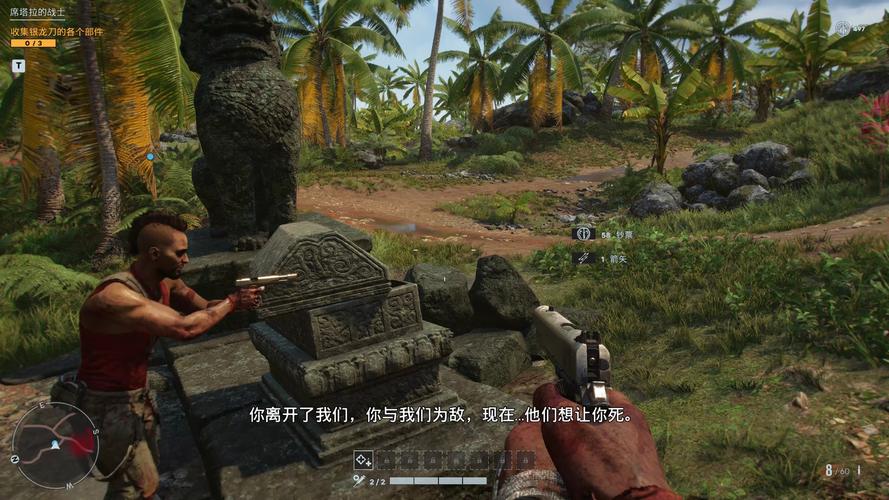The image size is (889, 500).
Task: Select the 箭矢 arrow pickup icon
Action: point(583,257)
